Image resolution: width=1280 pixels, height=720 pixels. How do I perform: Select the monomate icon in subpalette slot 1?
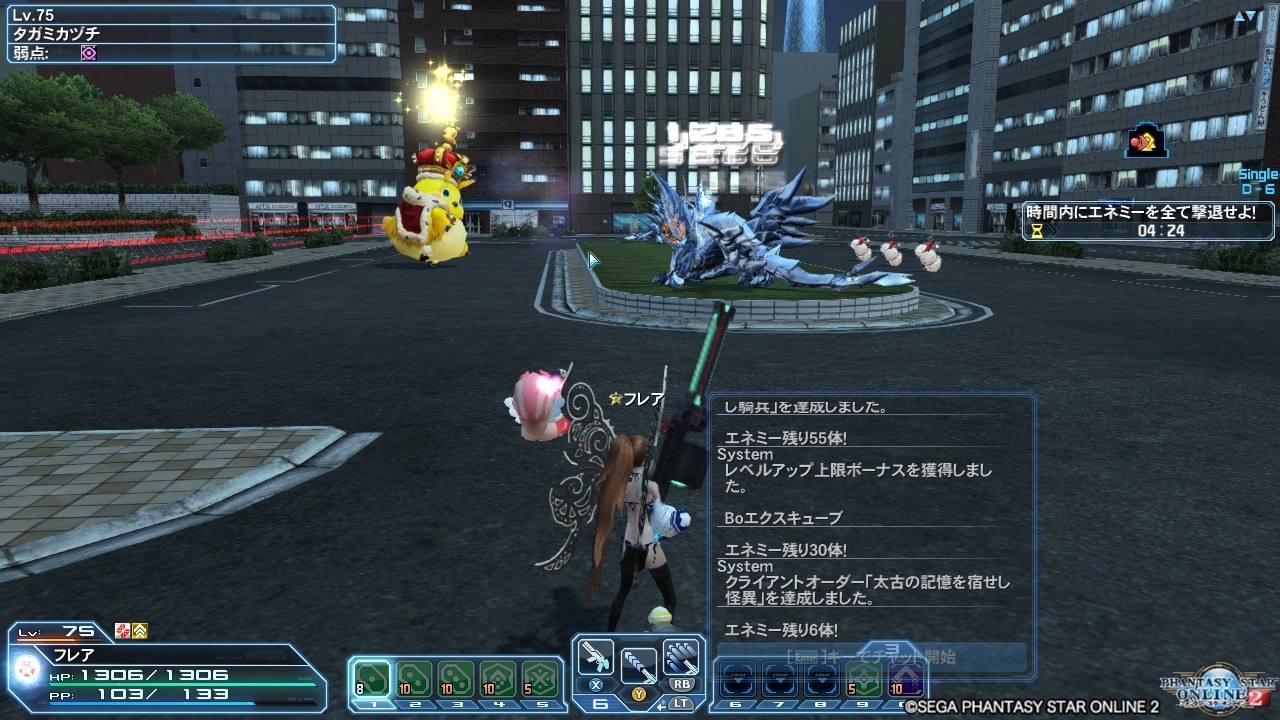[373, 680]
